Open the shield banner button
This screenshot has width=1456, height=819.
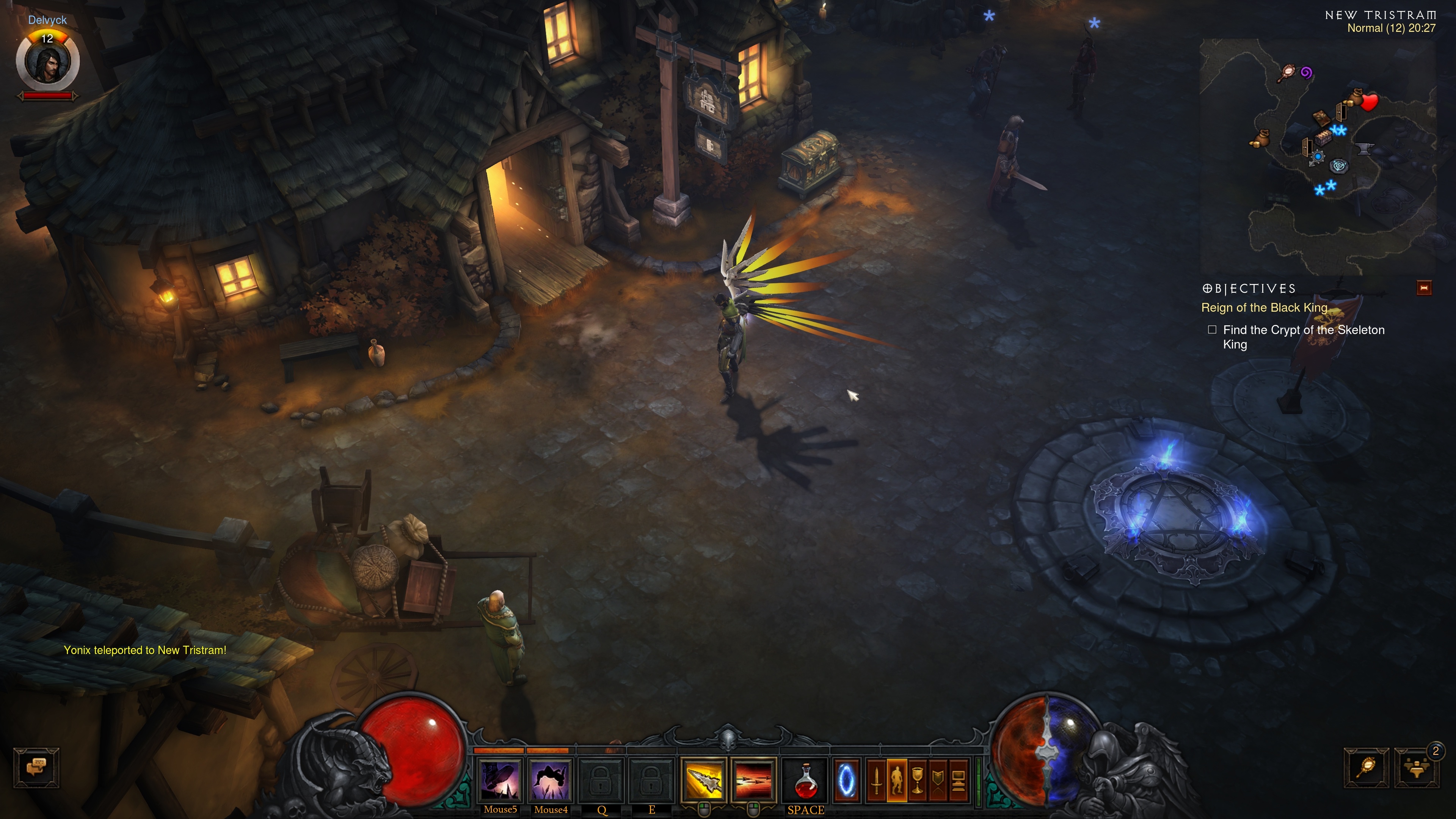[938, 781]
